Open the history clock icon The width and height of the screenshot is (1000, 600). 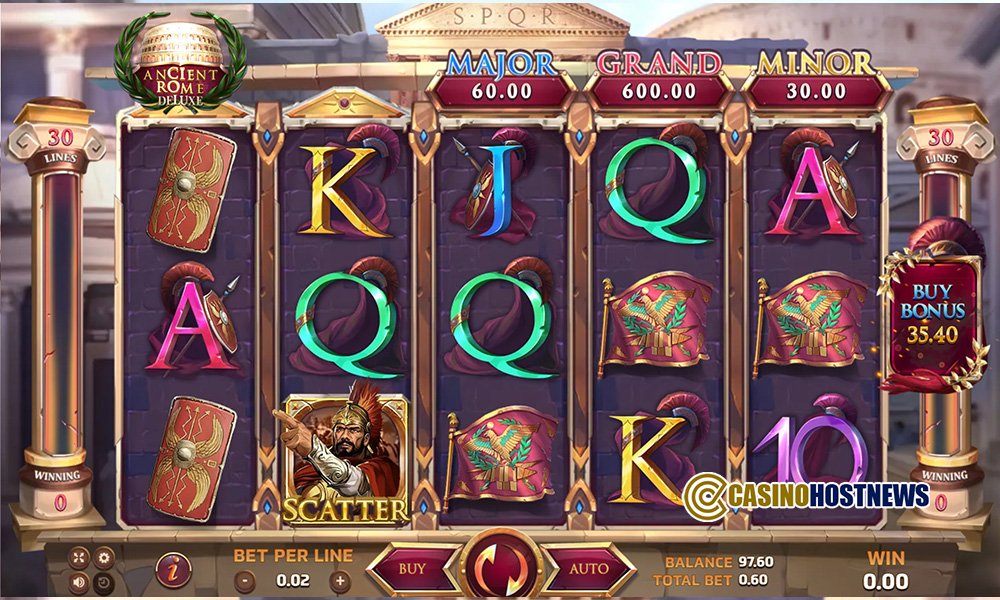[x=102, y=581]
